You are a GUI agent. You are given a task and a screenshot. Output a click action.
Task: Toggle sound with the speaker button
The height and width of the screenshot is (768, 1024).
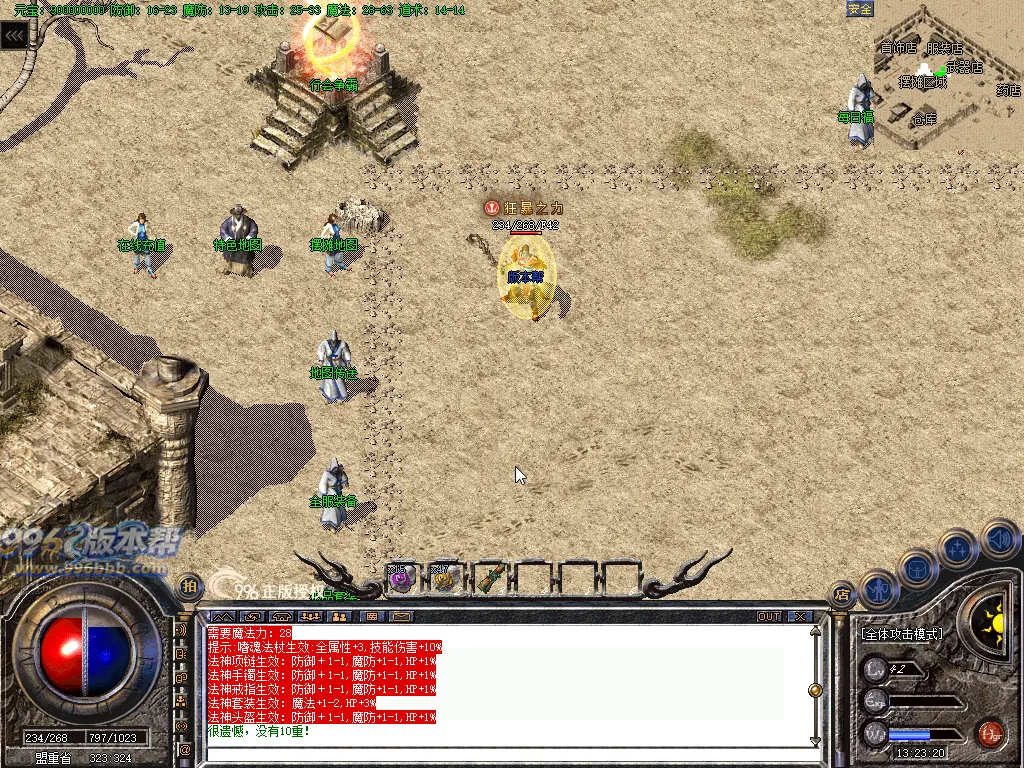[998, 538]
